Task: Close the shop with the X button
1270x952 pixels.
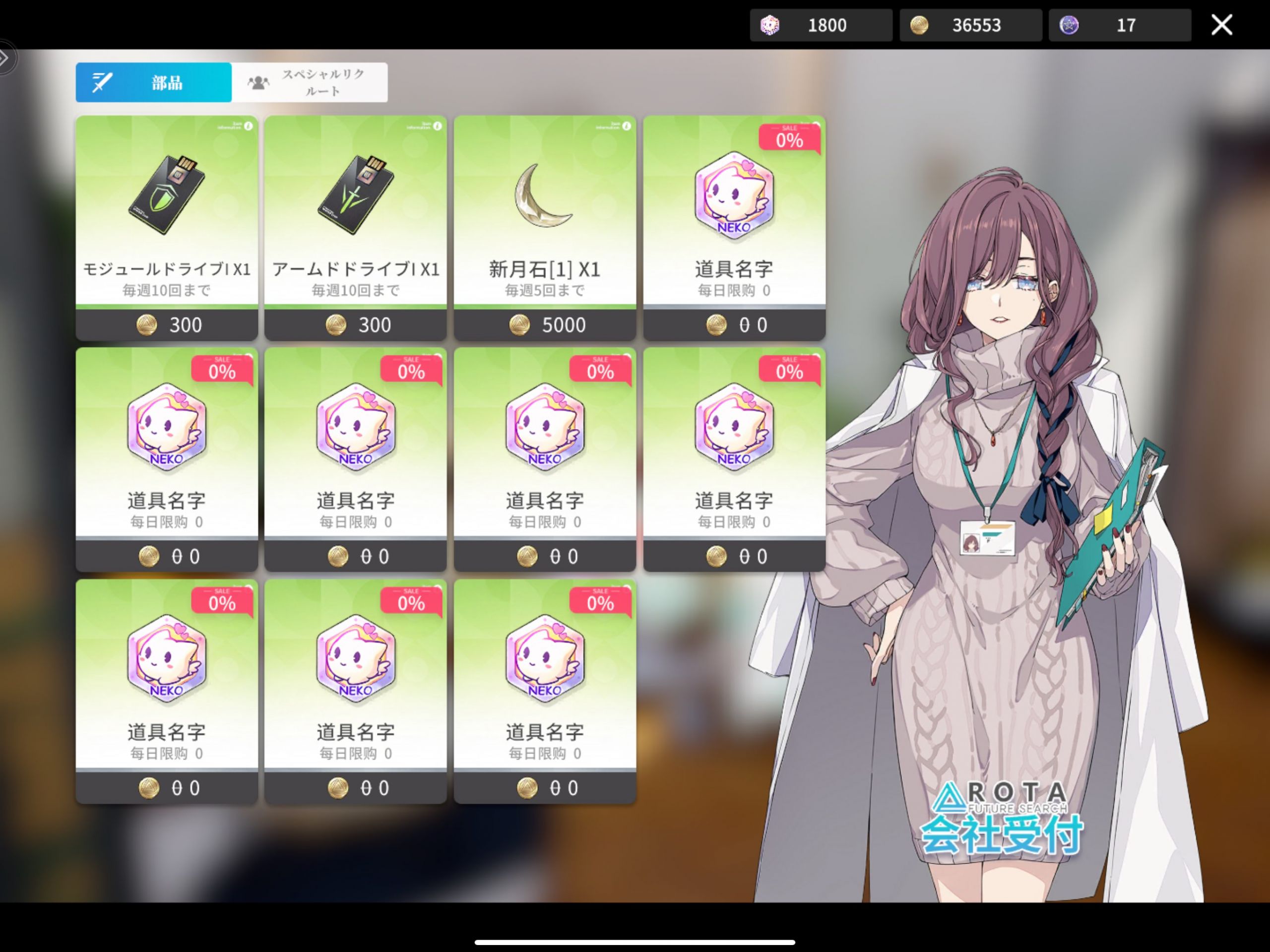Action: (1221, 25)
